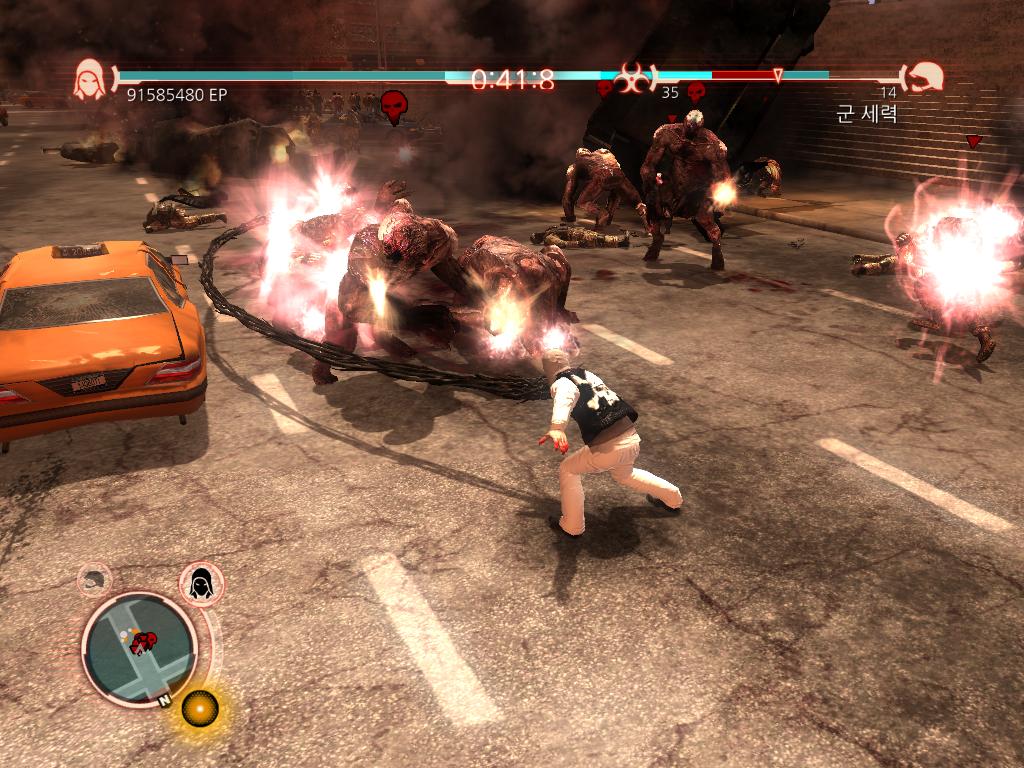The image size is (1024, 768).
Task: Open the circular minimap
Action: pos(138,646)
